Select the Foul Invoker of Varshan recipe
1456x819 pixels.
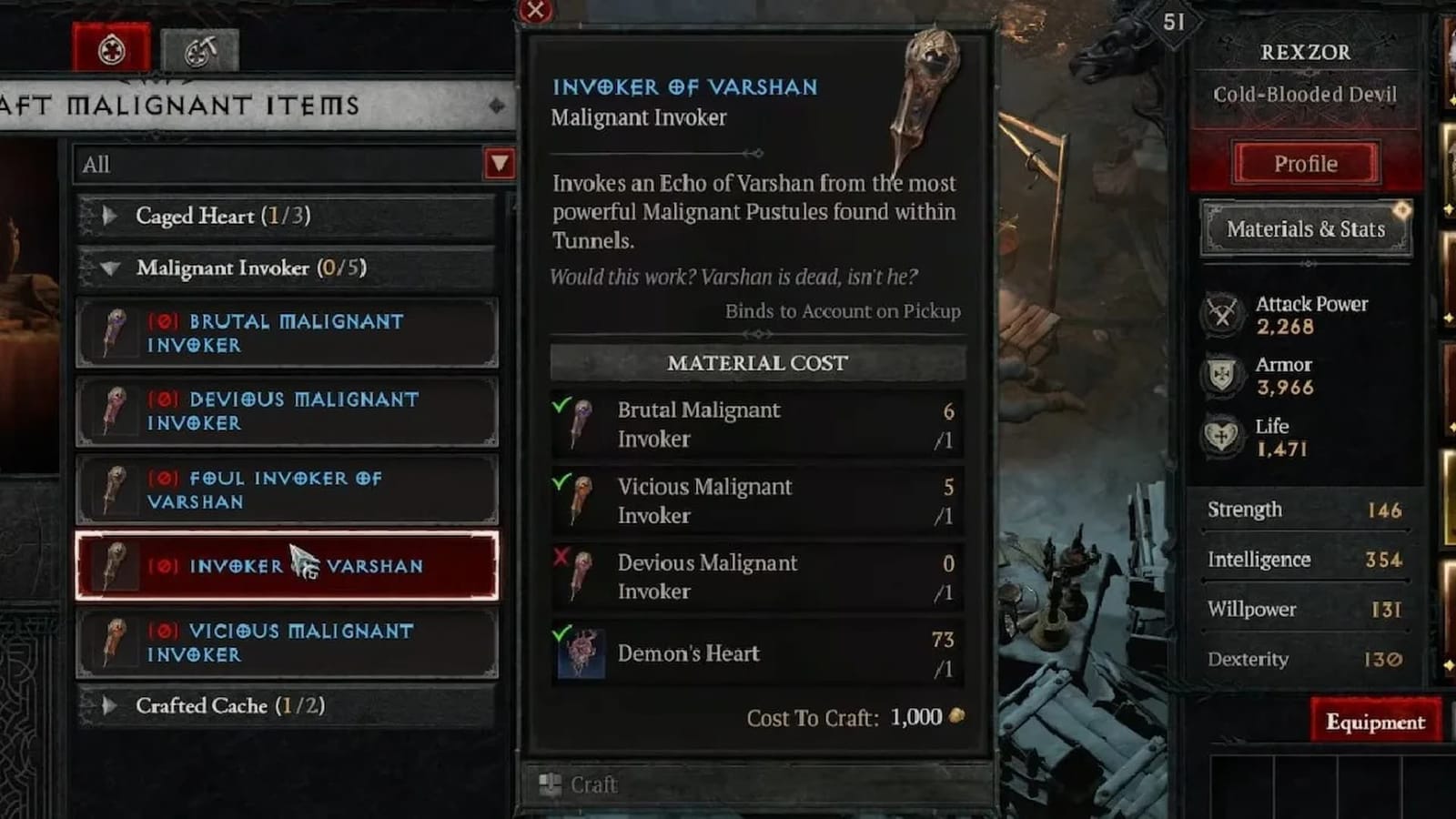[285, 489]
